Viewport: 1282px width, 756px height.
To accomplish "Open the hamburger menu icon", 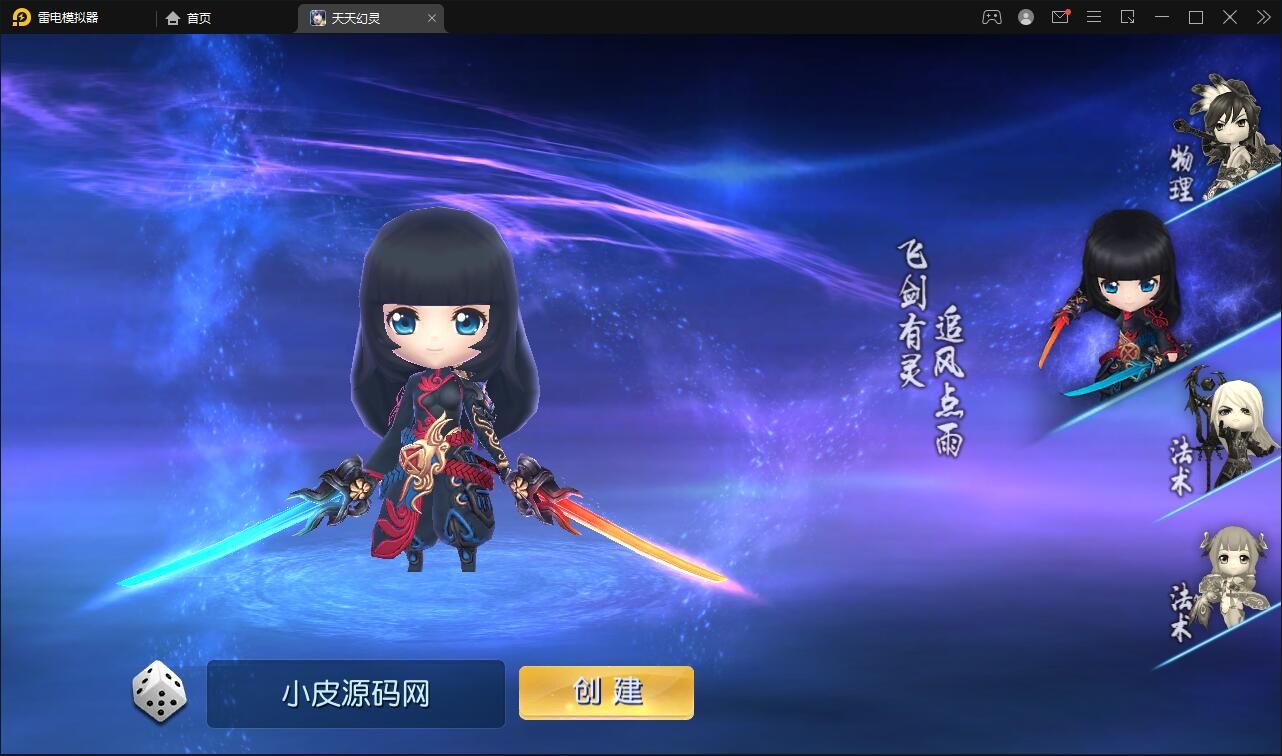I will click(1094, 17).
